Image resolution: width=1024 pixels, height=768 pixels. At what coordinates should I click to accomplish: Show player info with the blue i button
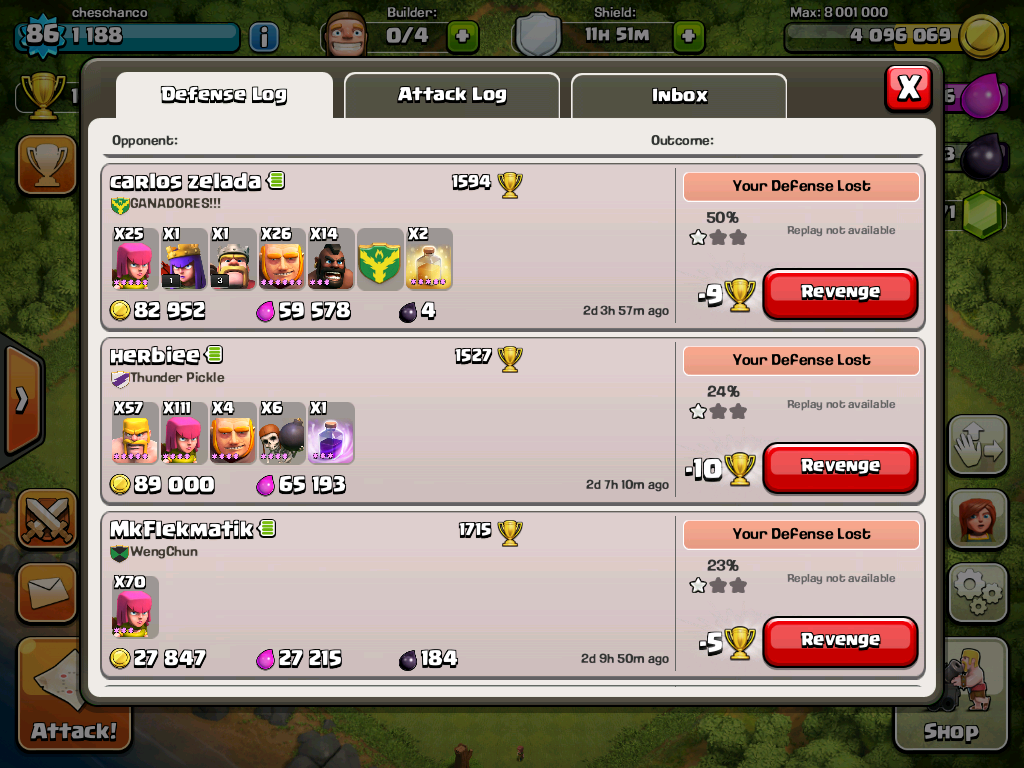coord(263,37)
